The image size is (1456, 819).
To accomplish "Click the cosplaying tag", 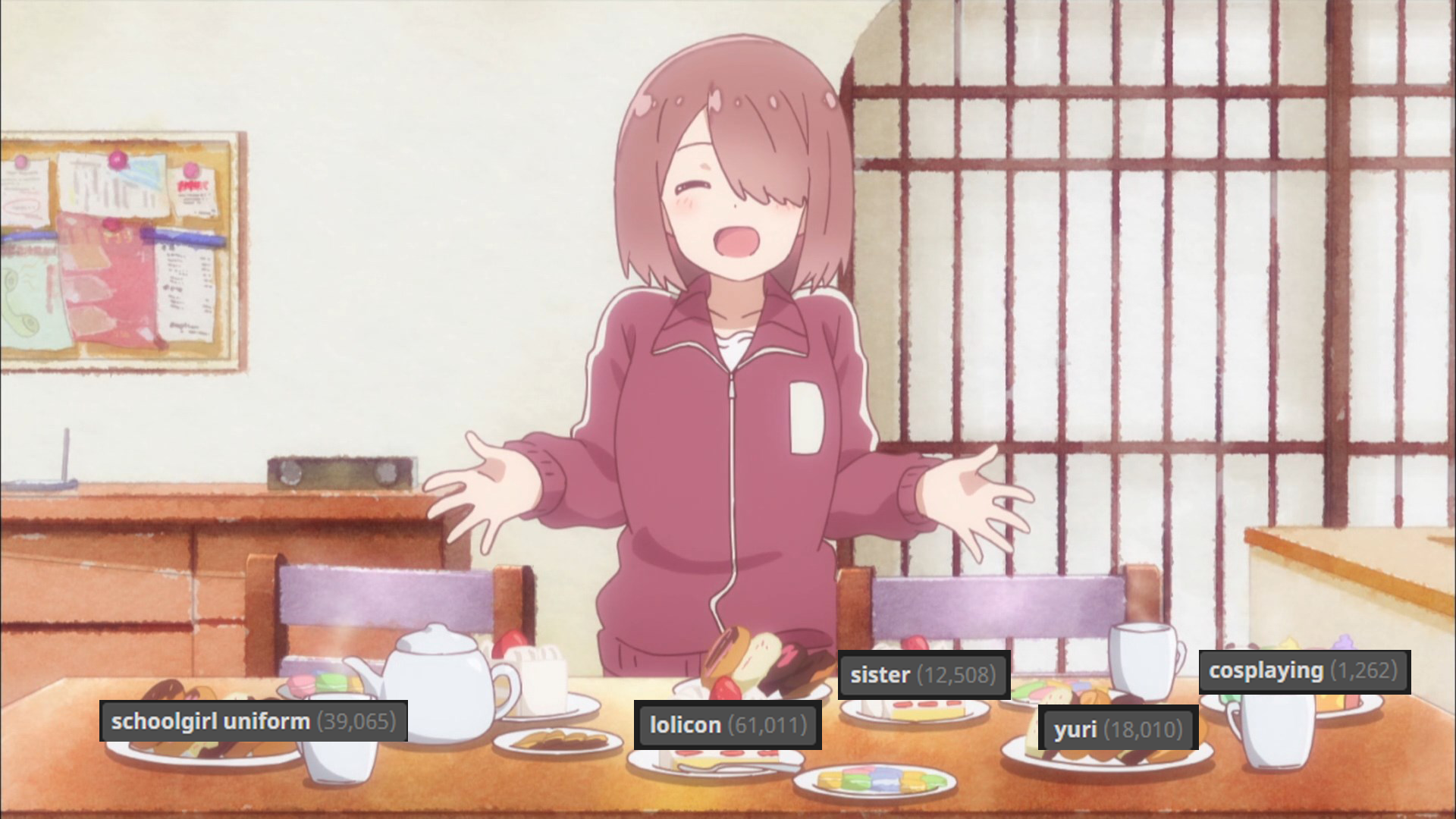I will coord(1304,671).
